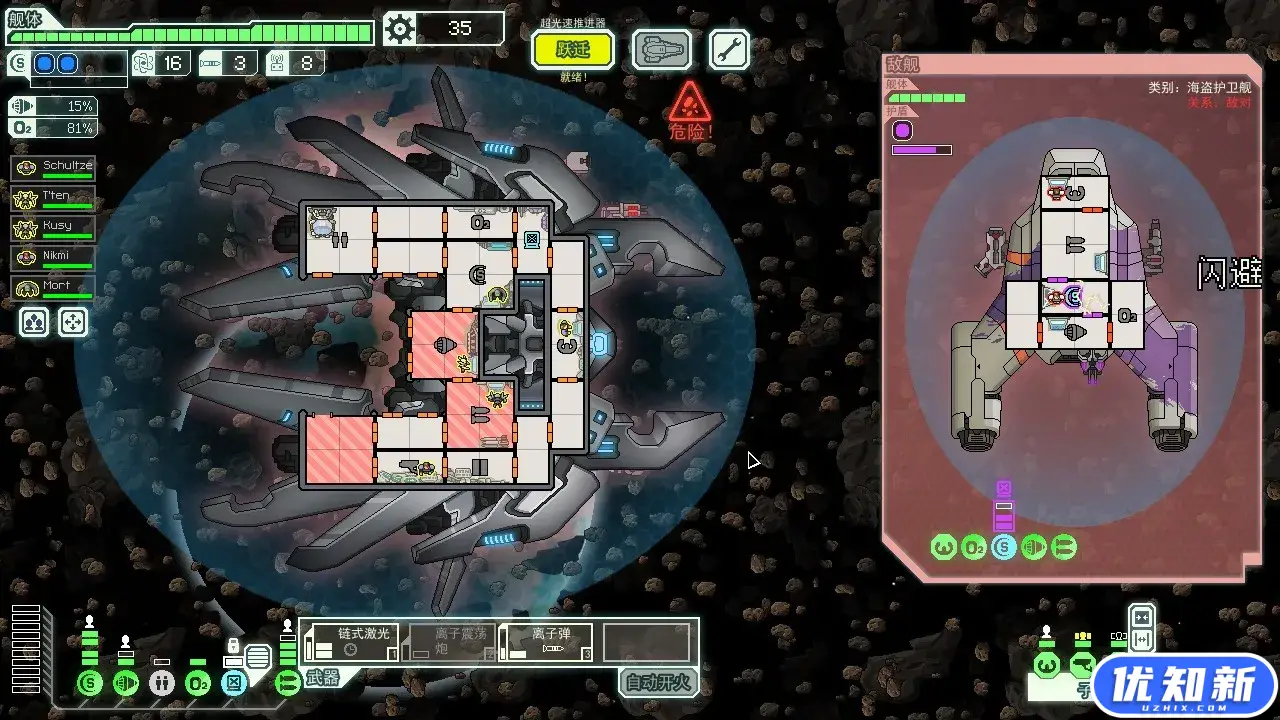Select crew member Schultze
This screenshot has width=1280, height=720.
54,169
